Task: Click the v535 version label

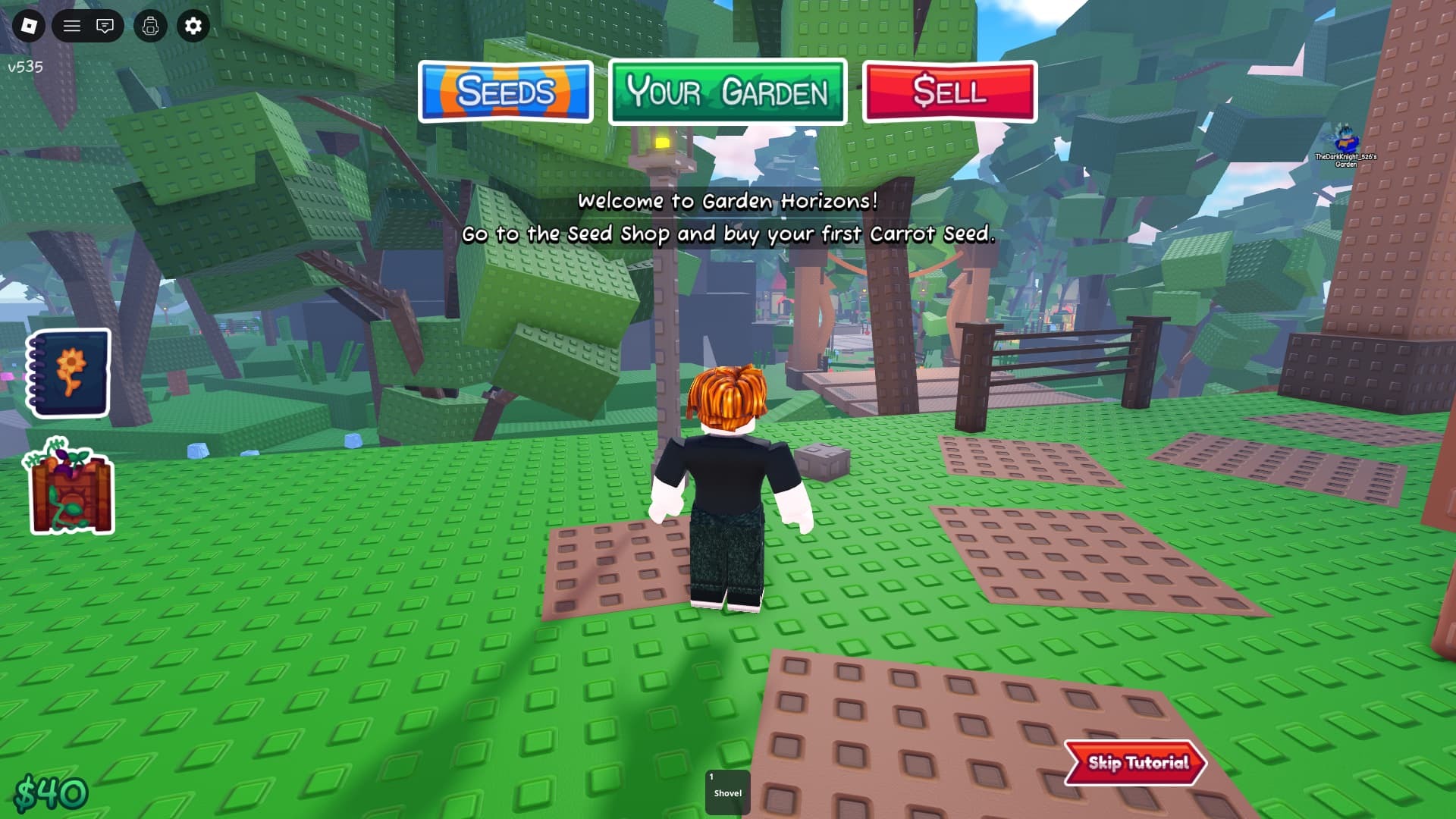Action: point(24,67)
